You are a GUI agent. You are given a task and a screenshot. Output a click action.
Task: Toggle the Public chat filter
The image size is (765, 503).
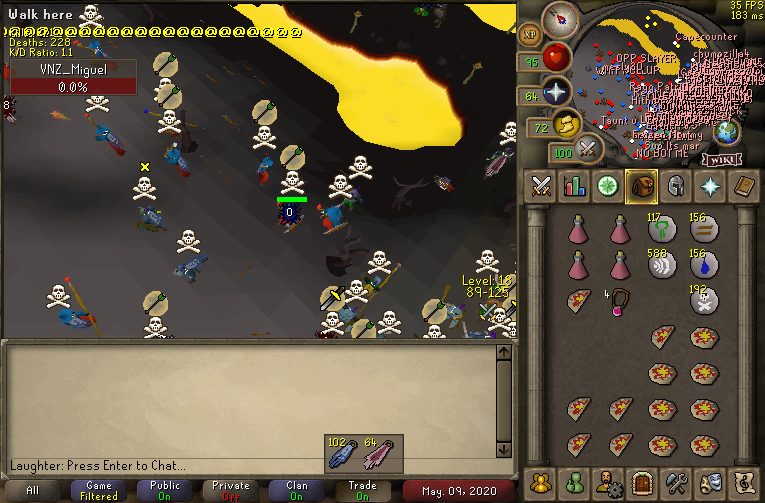[166, 491]
